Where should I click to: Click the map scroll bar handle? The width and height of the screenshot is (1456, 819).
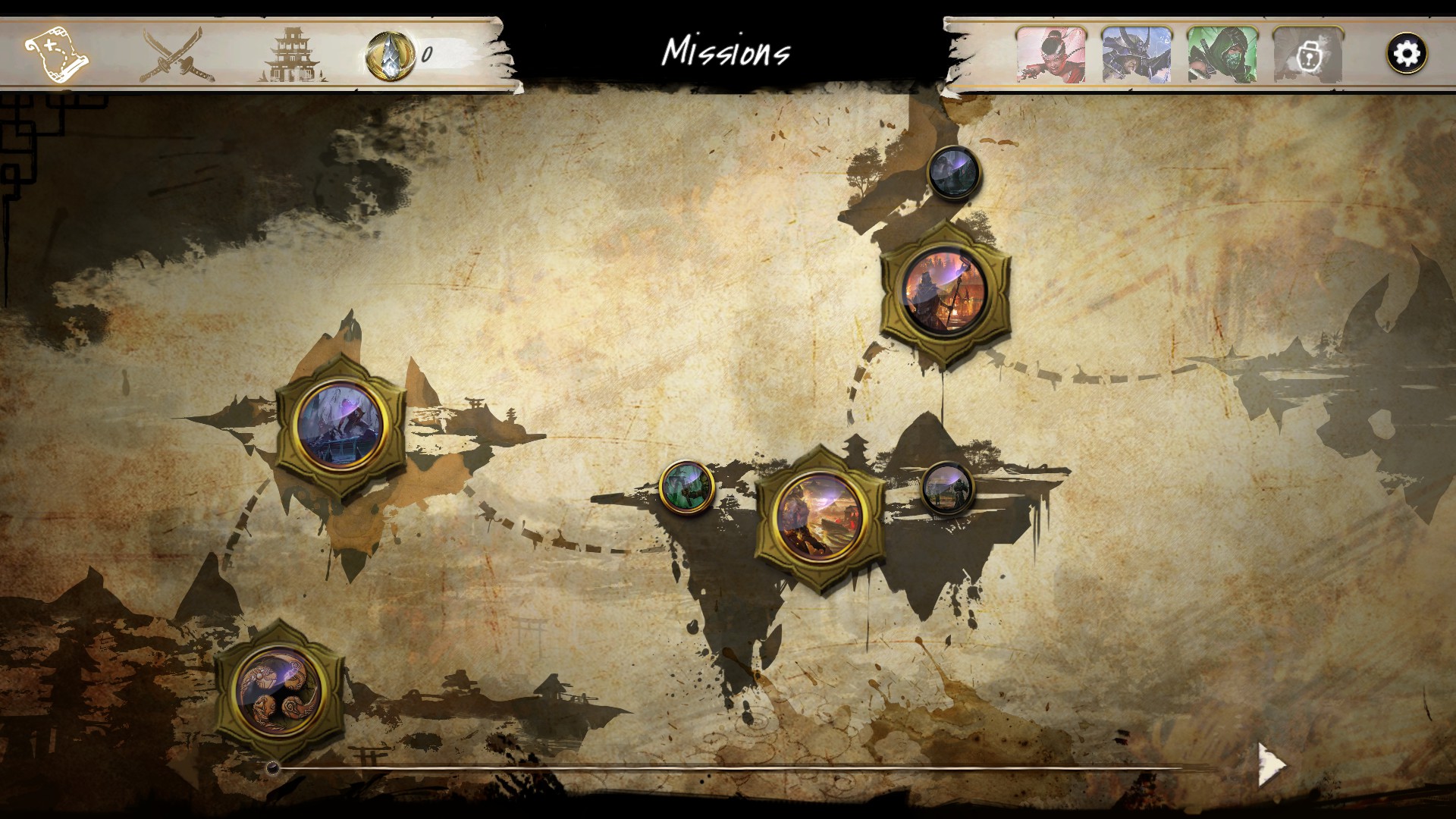coord(273,768)
